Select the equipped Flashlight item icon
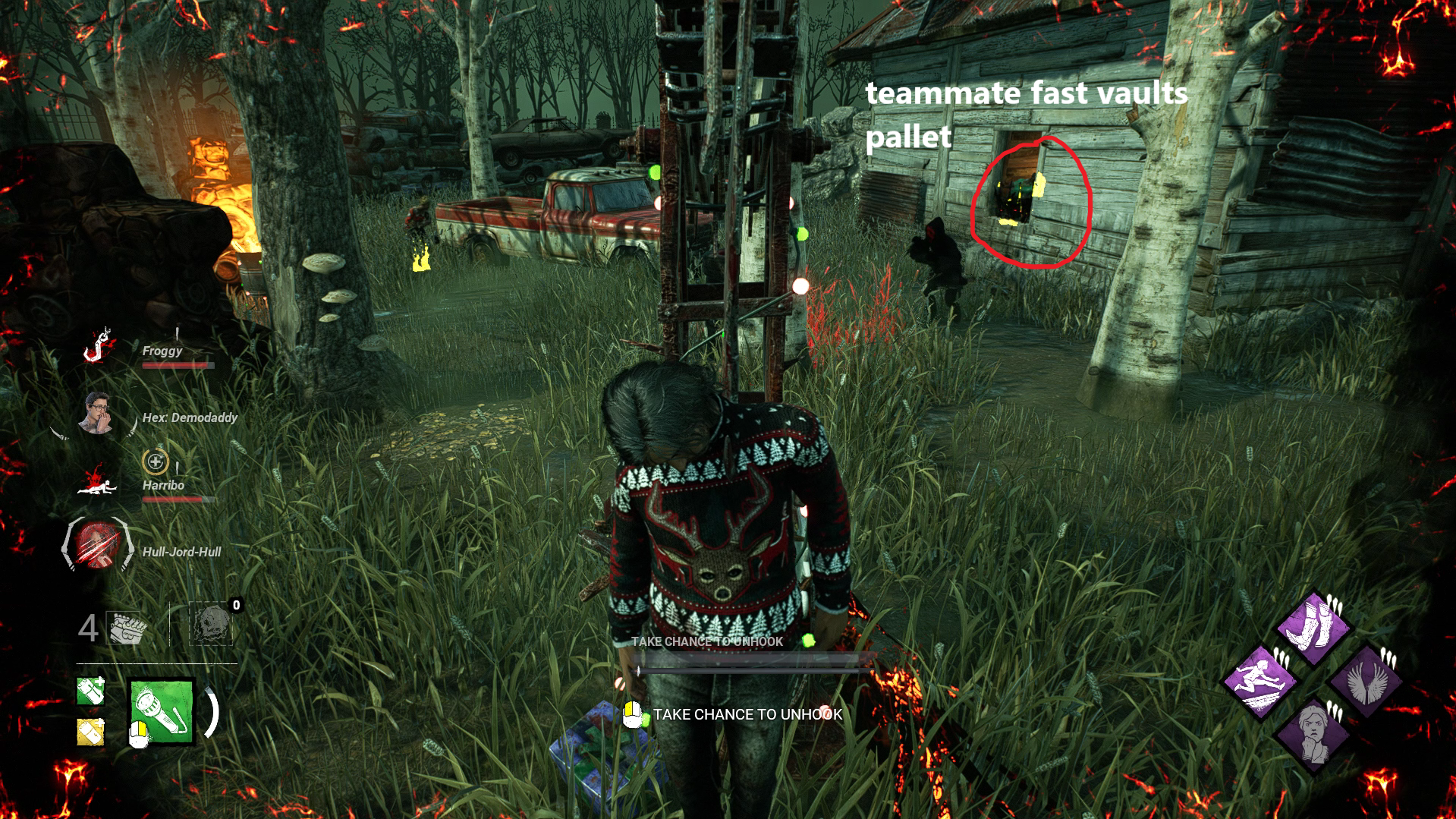1456x819 pixels. coord(161,712)
